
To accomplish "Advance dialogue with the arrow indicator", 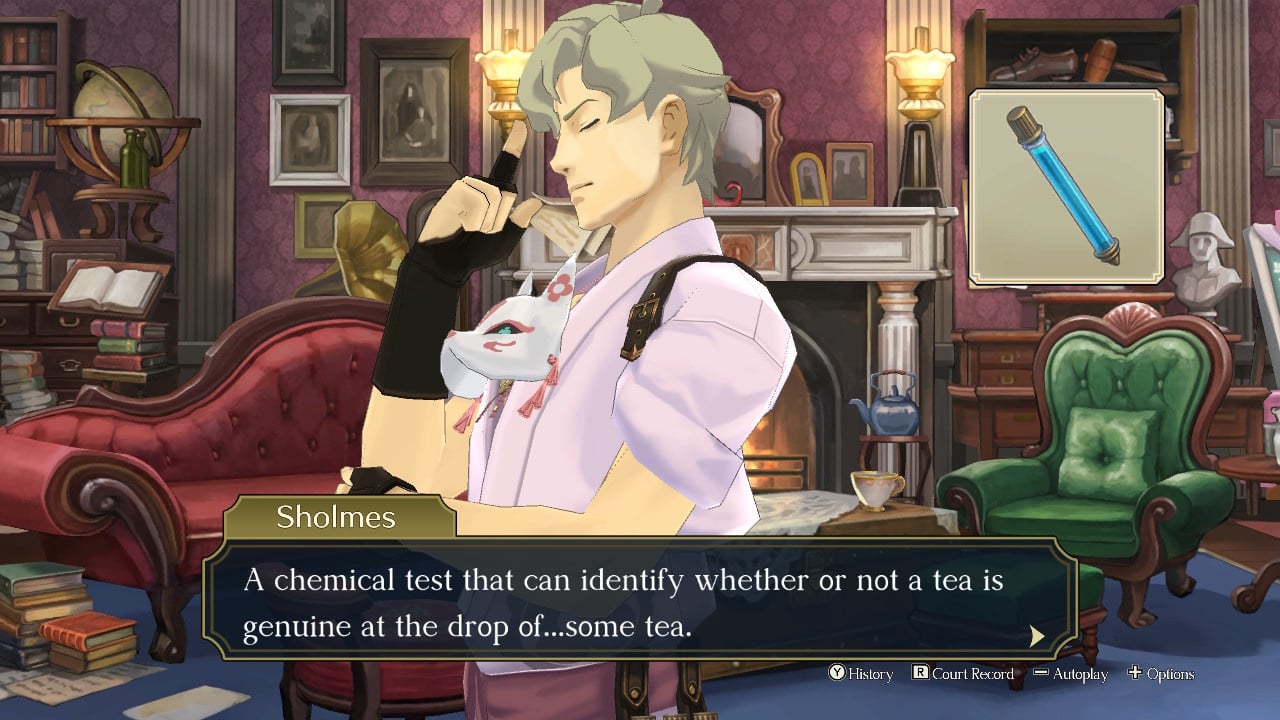I will 1037,636.
